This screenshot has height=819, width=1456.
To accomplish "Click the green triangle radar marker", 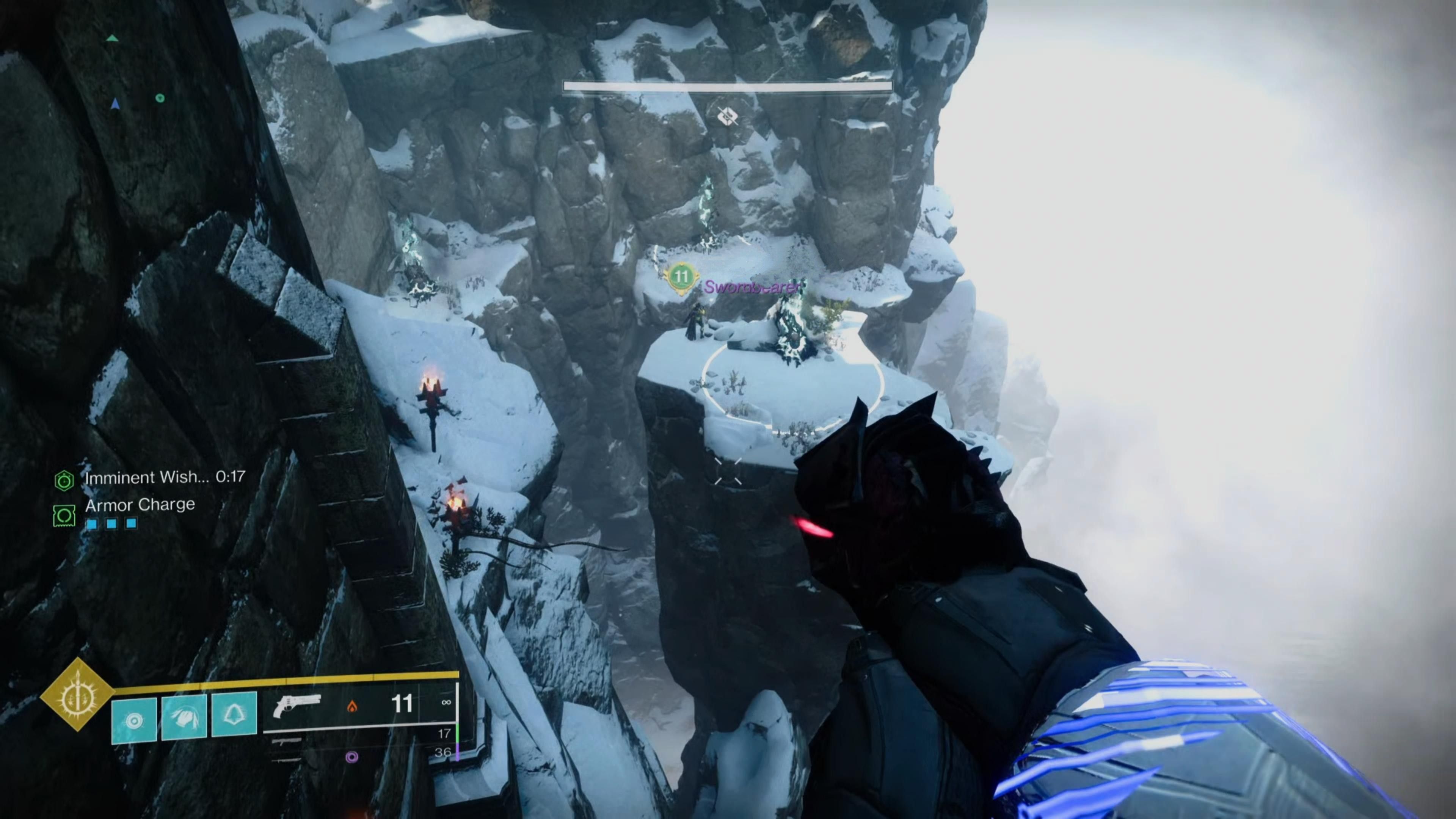I will (113, 38).
